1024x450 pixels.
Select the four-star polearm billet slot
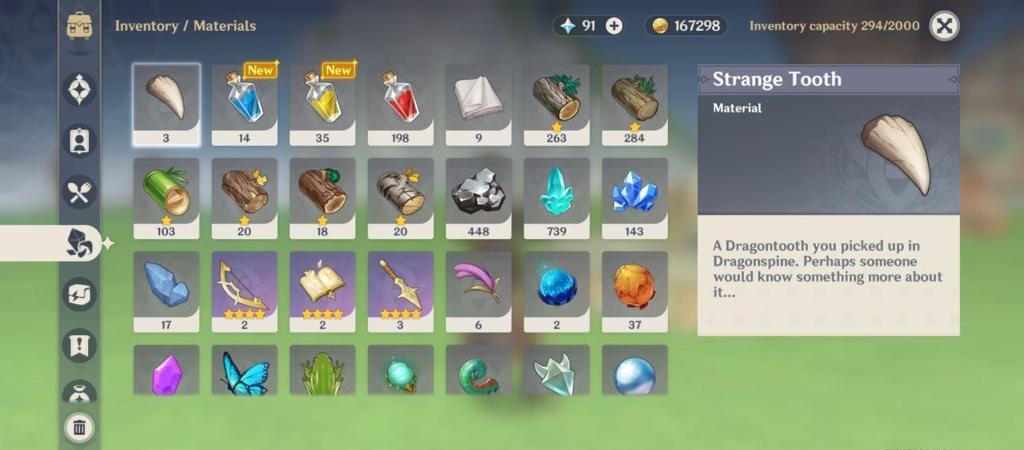coord(400,290)
